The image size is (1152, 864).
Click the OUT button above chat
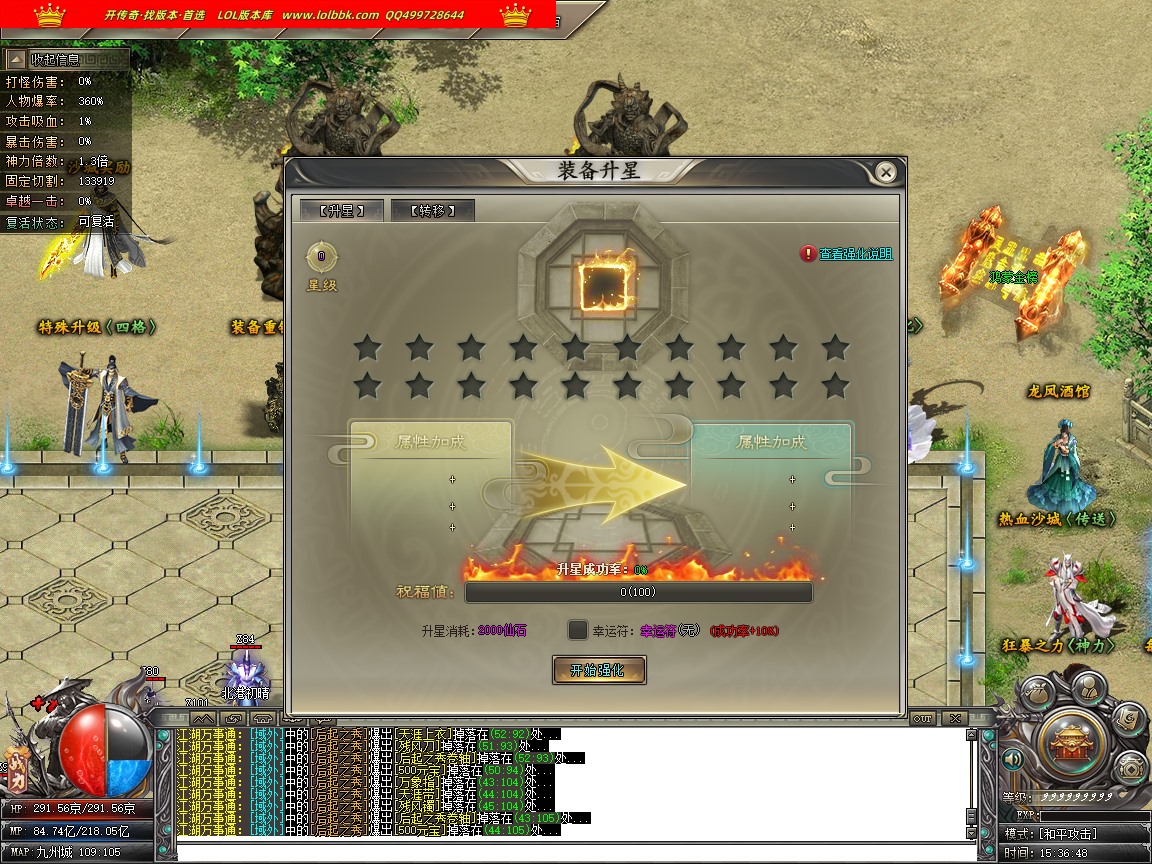(922, 718)
